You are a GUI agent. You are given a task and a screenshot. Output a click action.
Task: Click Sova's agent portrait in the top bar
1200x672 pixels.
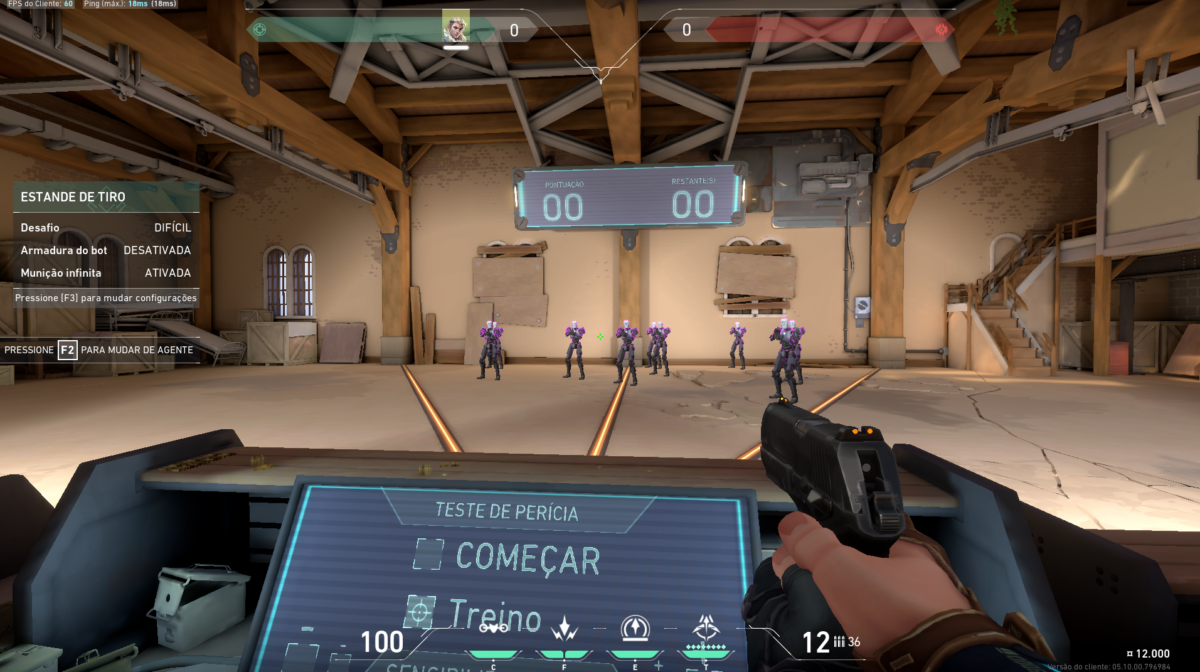(455, 26)
